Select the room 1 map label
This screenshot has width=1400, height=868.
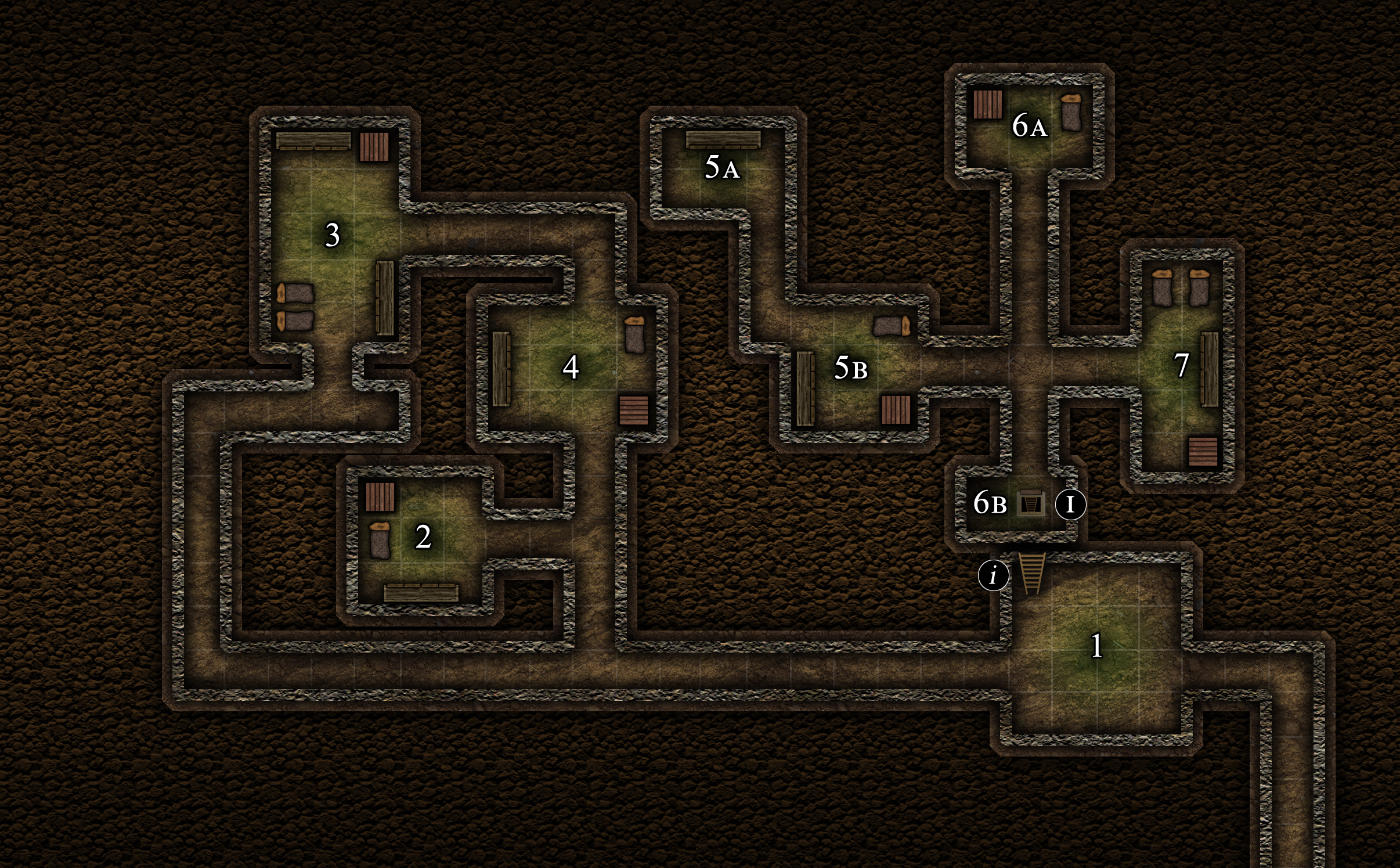click(1096, 646)
